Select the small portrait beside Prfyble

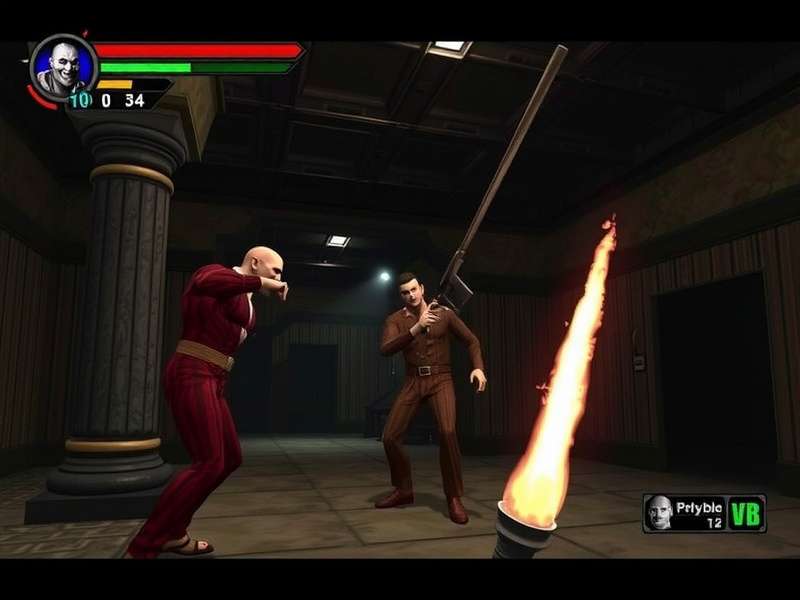tap(658, 512)
